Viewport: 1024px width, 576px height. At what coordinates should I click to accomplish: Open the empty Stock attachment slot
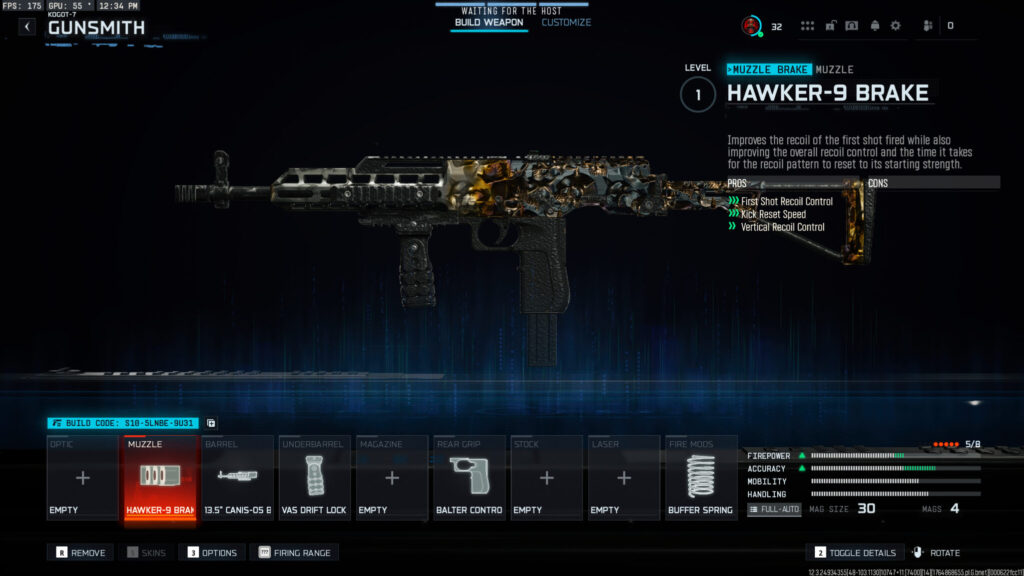pos(546,478)
